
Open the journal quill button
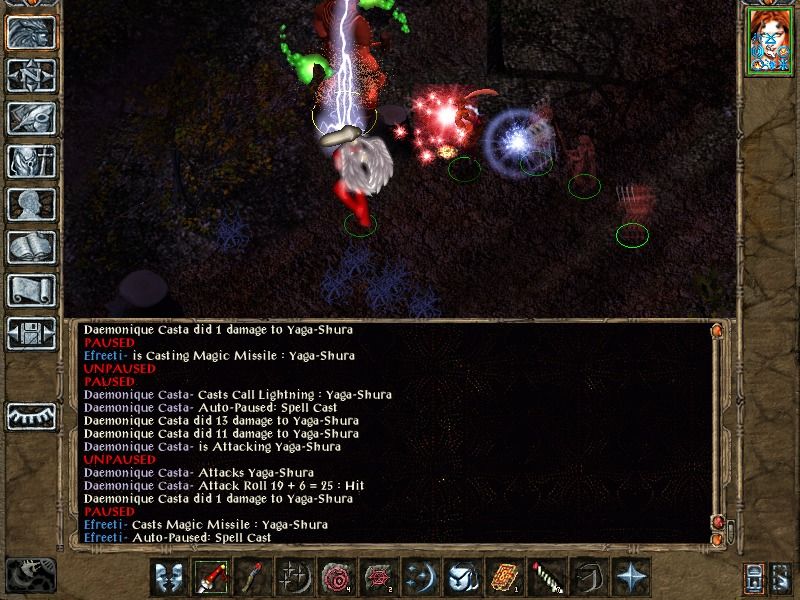pyautogui.click(x=31, y=118)
